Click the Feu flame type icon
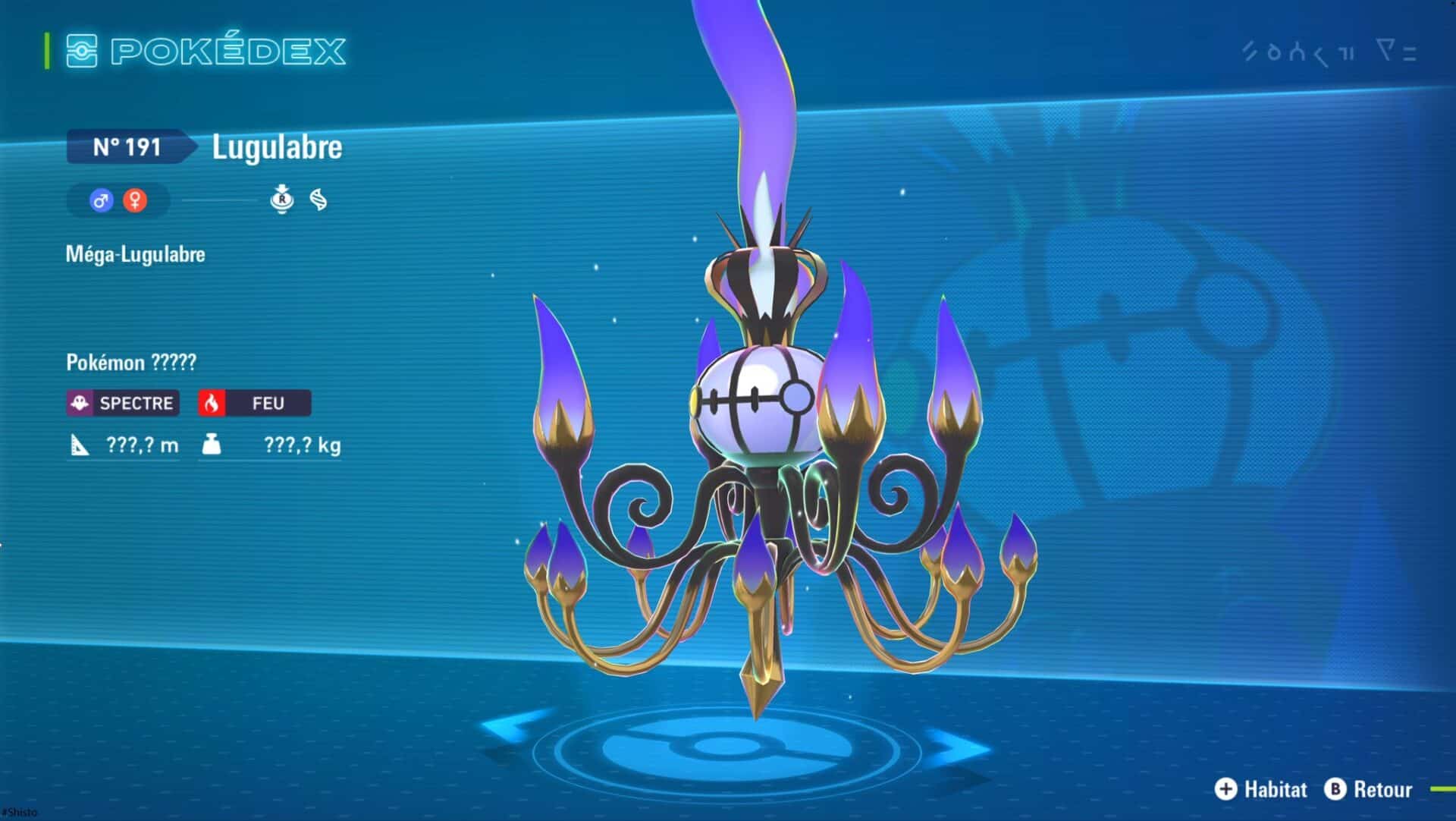 [213, 403]
